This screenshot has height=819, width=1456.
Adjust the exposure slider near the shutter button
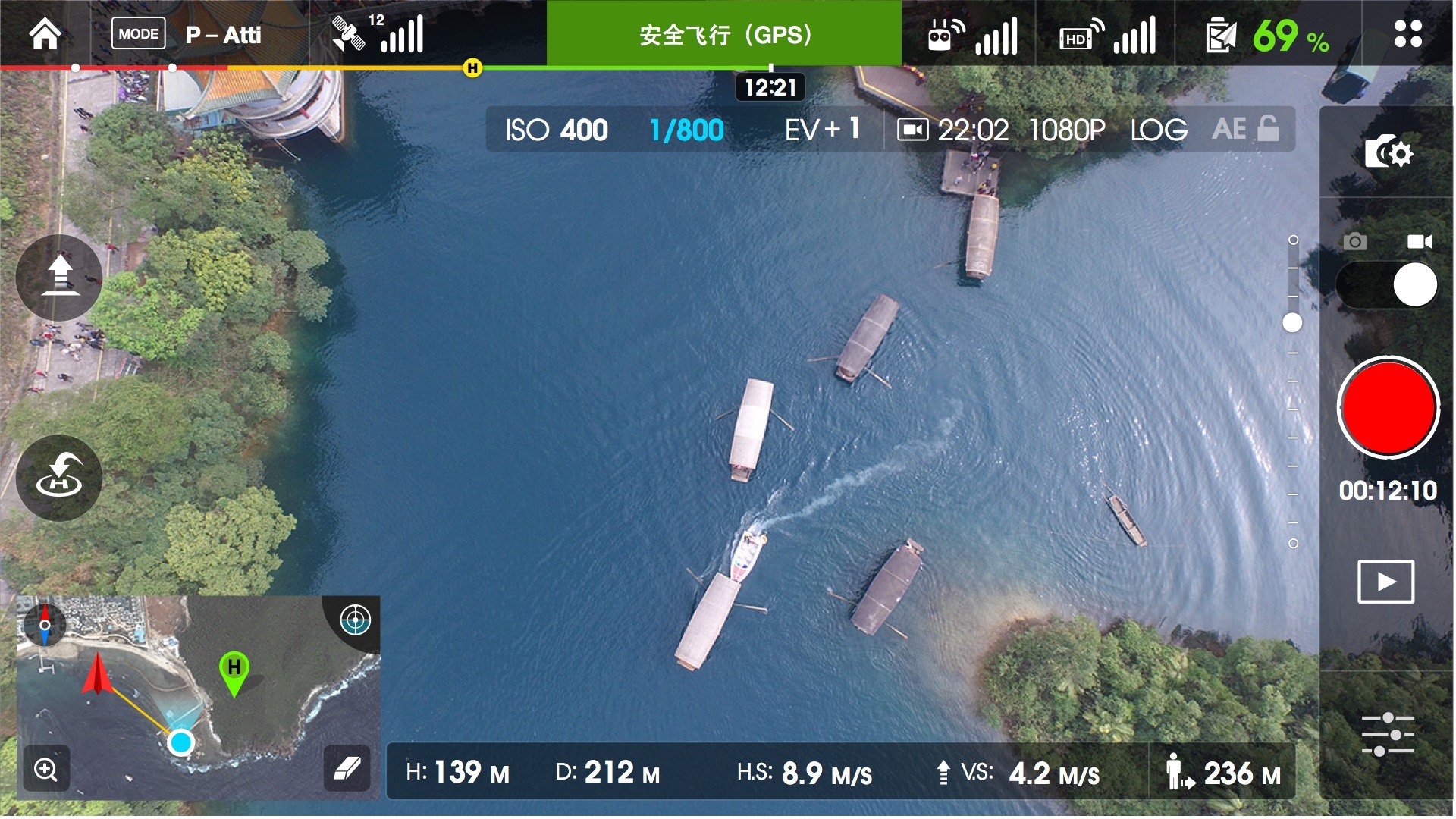1291,322
